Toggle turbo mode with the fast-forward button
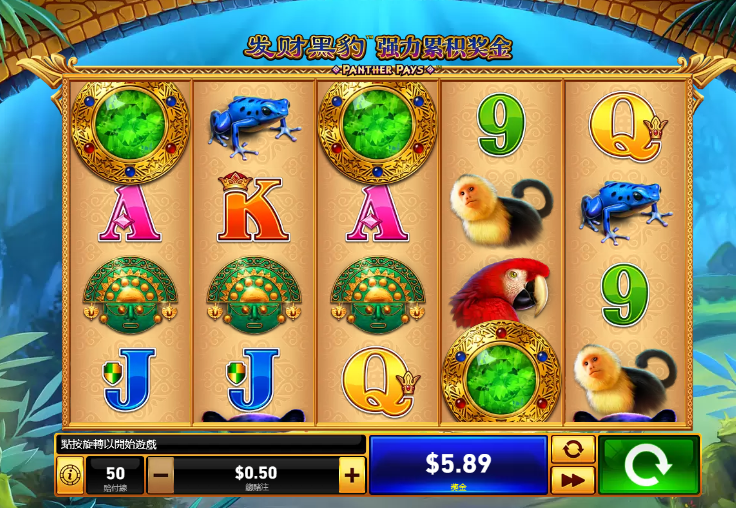The width and height of the screenshot is (736, 508). pos(573,480)
